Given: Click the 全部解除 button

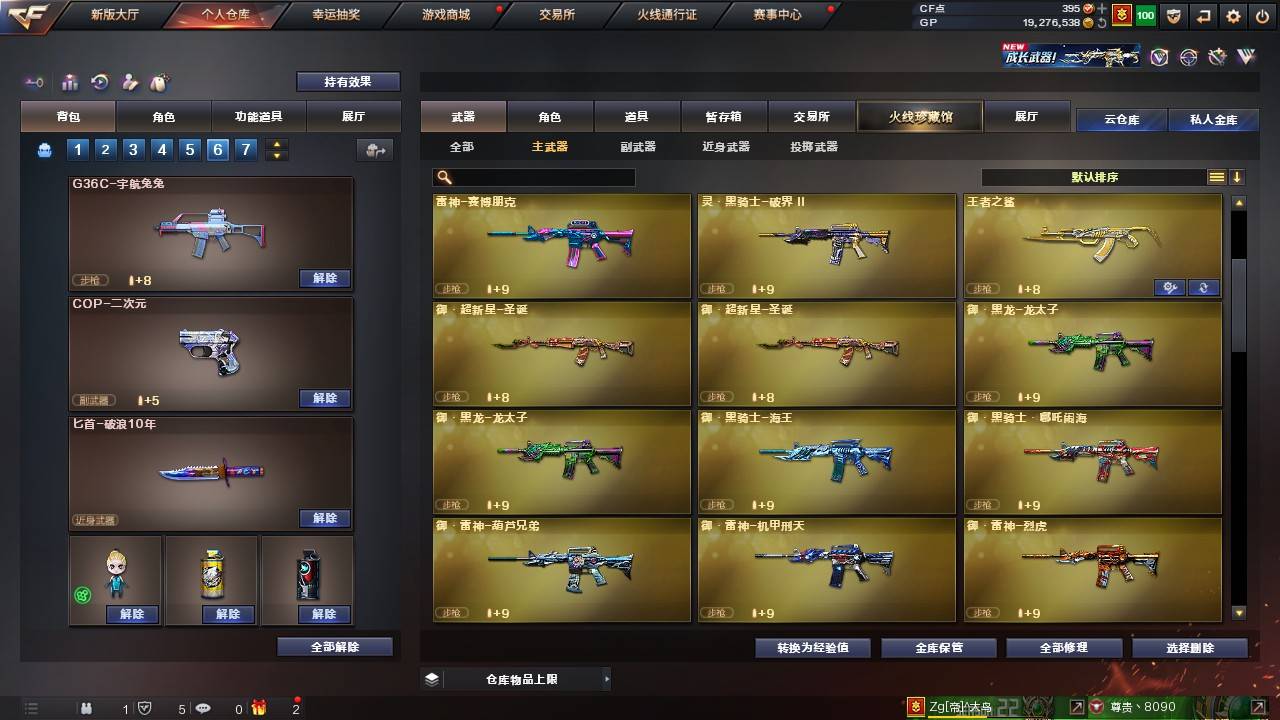Looking at the screenshot, I should coord(334,647).
